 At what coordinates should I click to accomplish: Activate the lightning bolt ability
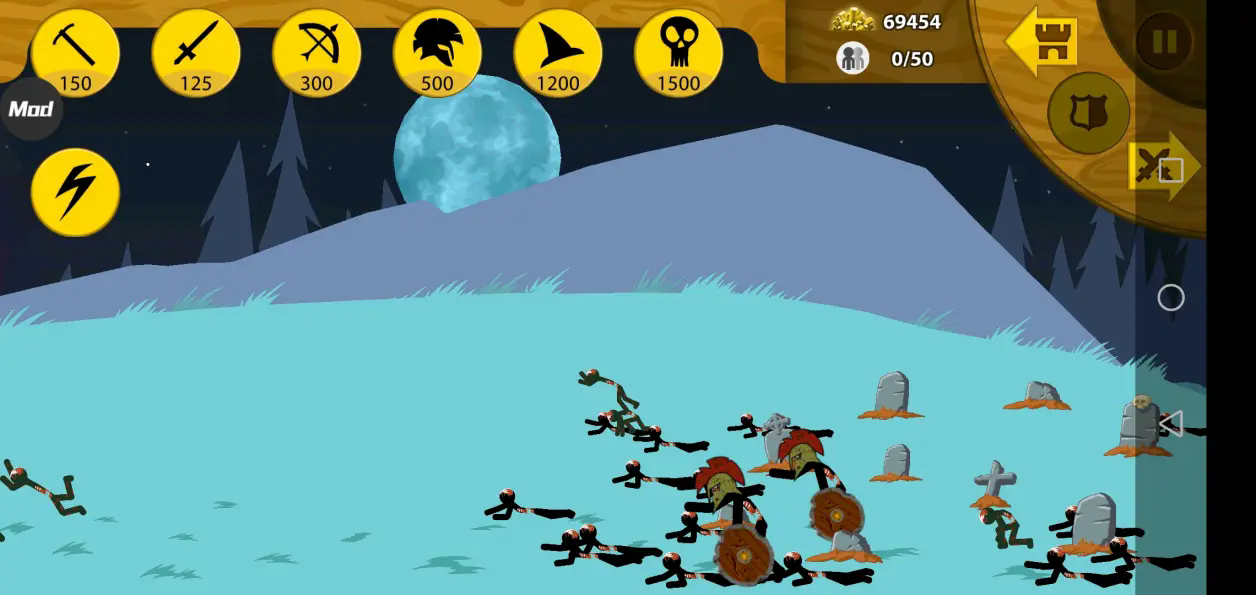click(x=75, y=192)
